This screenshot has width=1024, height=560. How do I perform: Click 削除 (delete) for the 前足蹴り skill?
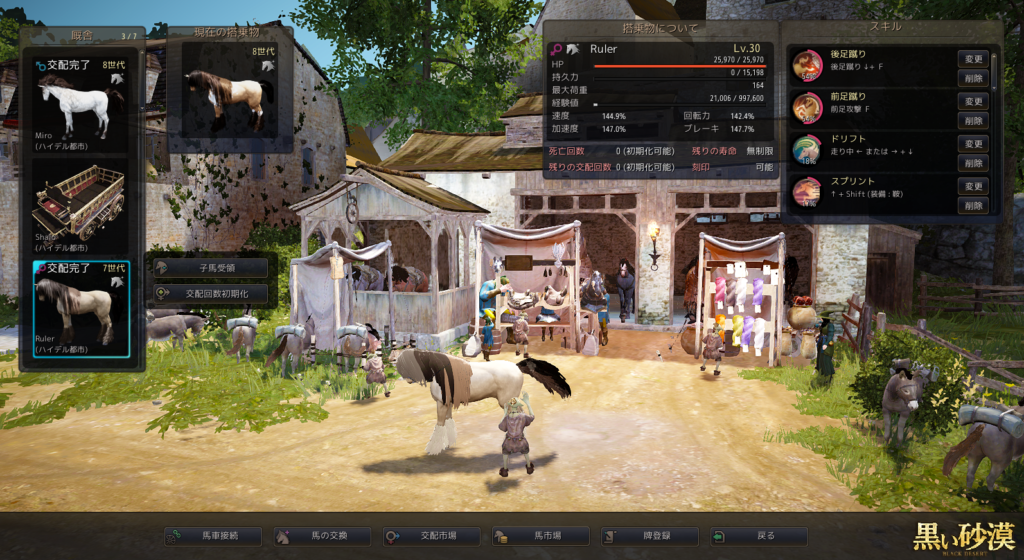point(973,120)
